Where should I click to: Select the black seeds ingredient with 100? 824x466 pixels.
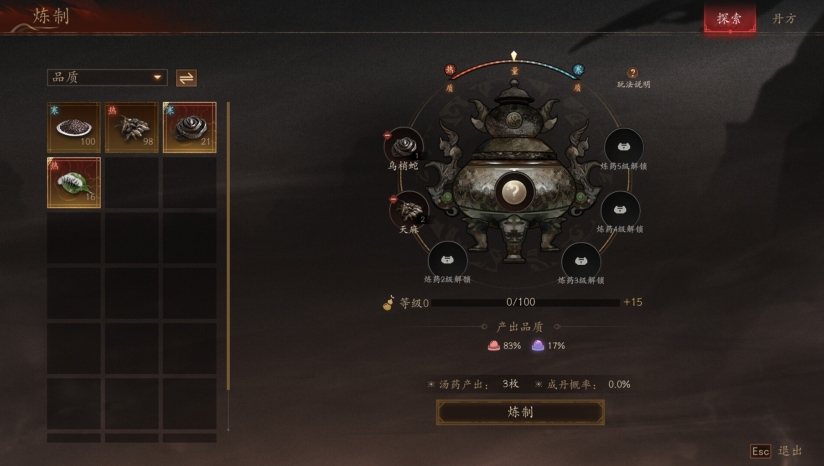click(x=73, y=127)
